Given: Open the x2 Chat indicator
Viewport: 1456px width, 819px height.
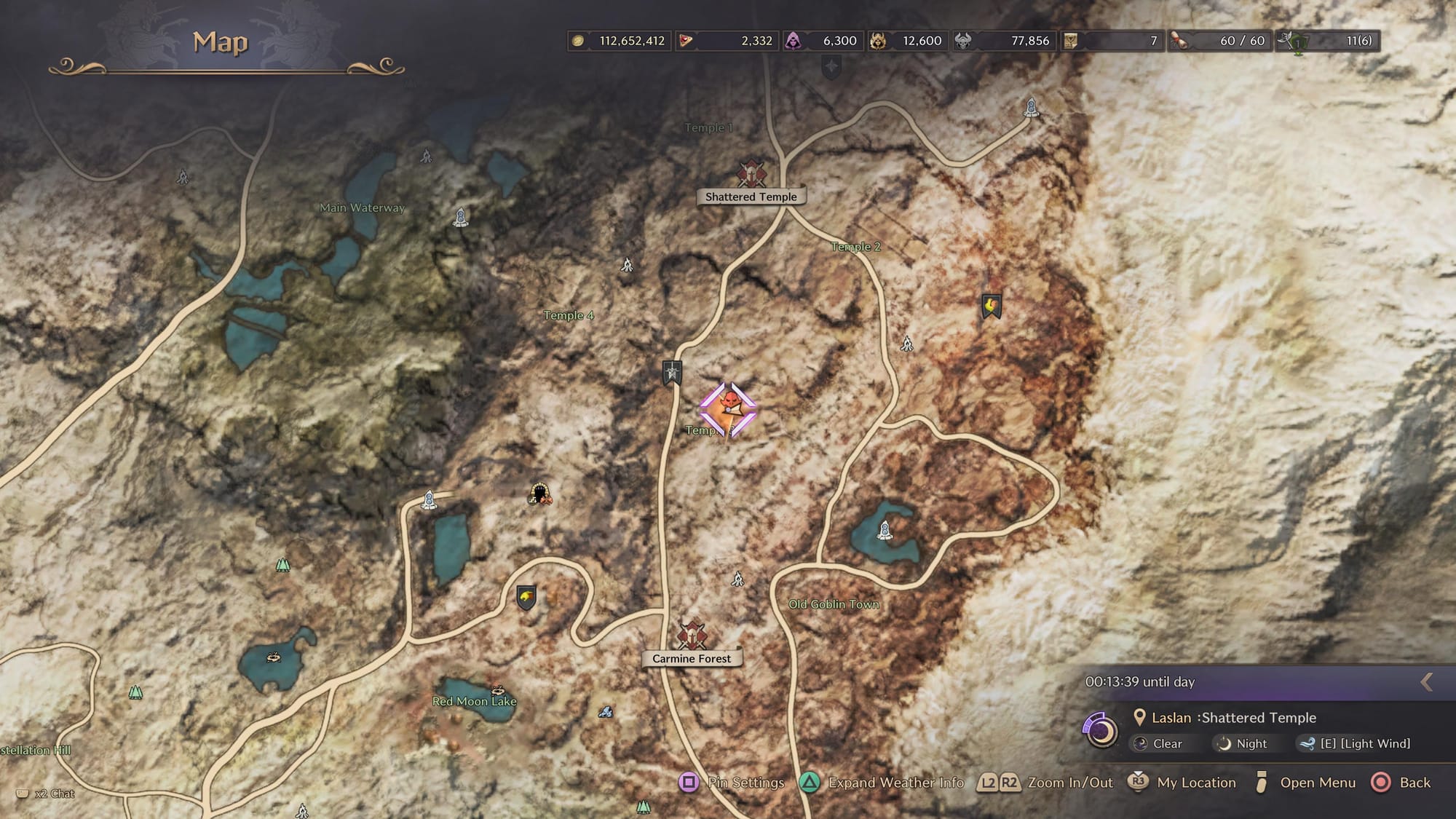Looking at the screenshot, I should (x=46, y=794).
